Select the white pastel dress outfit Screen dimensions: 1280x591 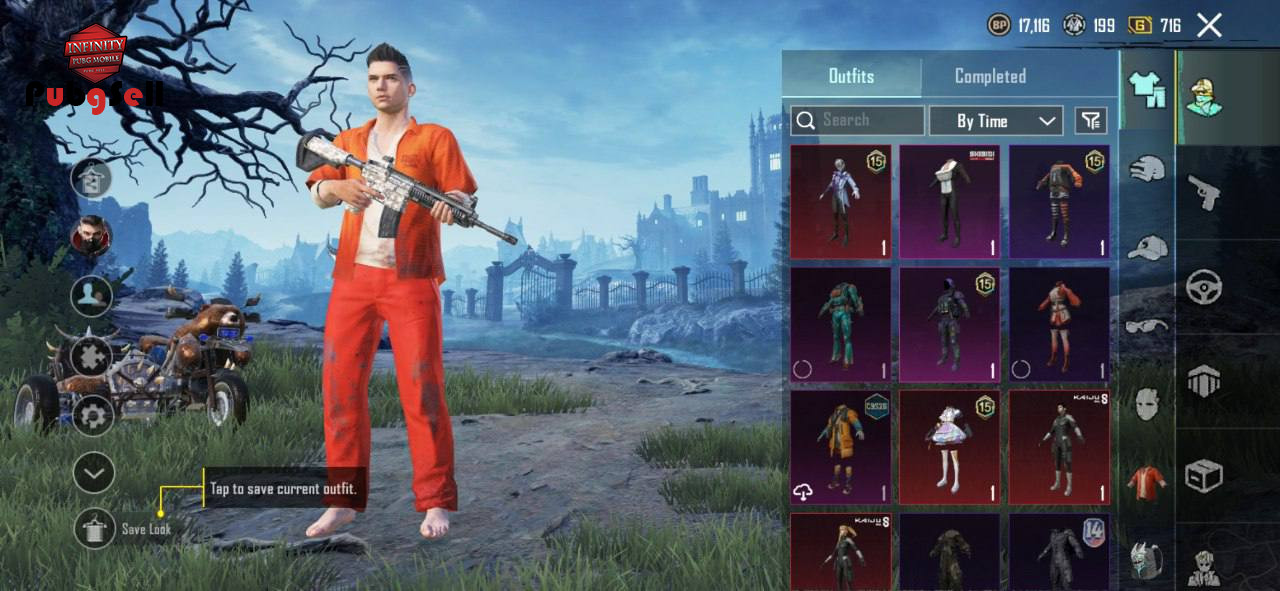949,447
